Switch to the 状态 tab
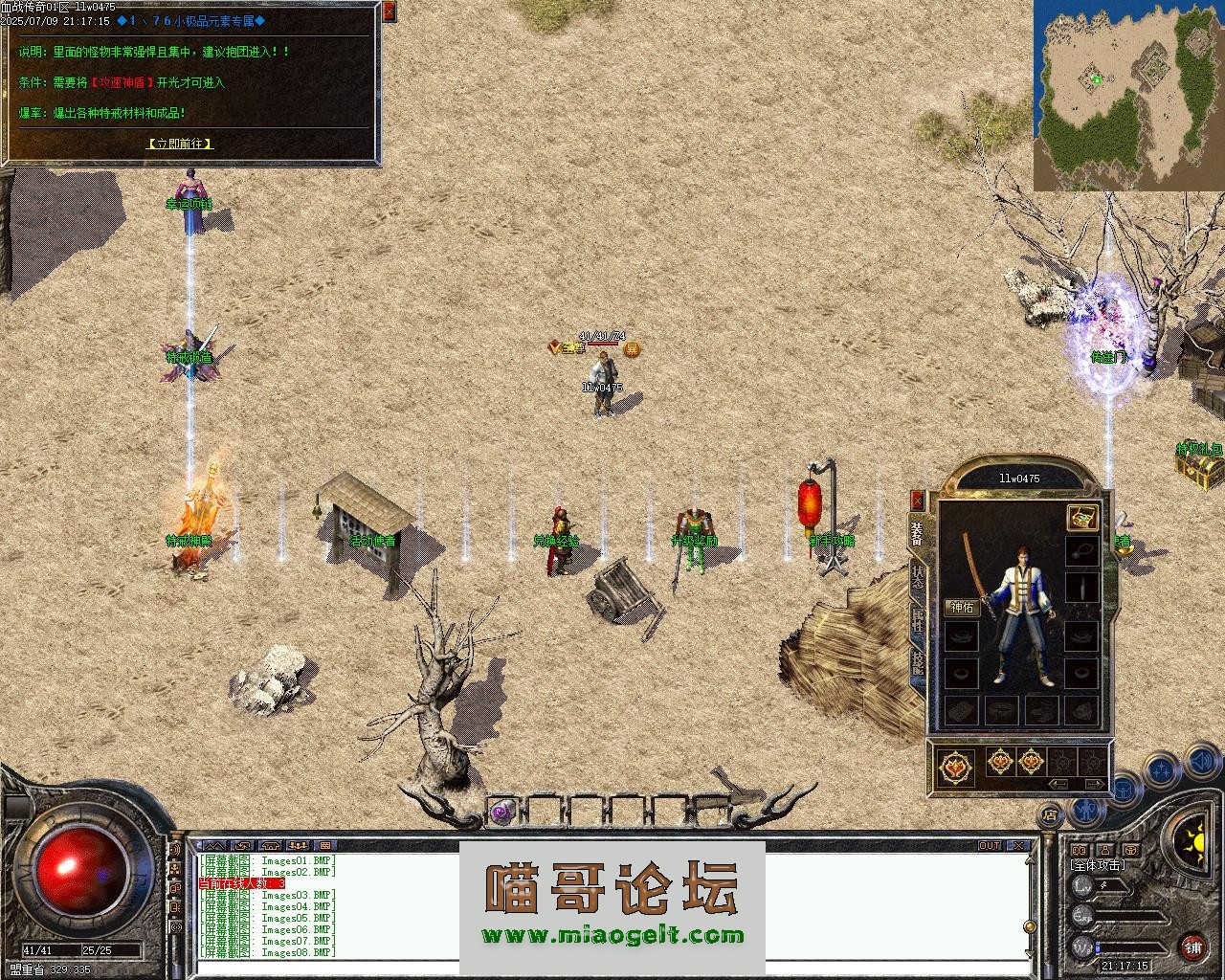The width and height of the screenshot is (1225, 980). tap(917, 577)
